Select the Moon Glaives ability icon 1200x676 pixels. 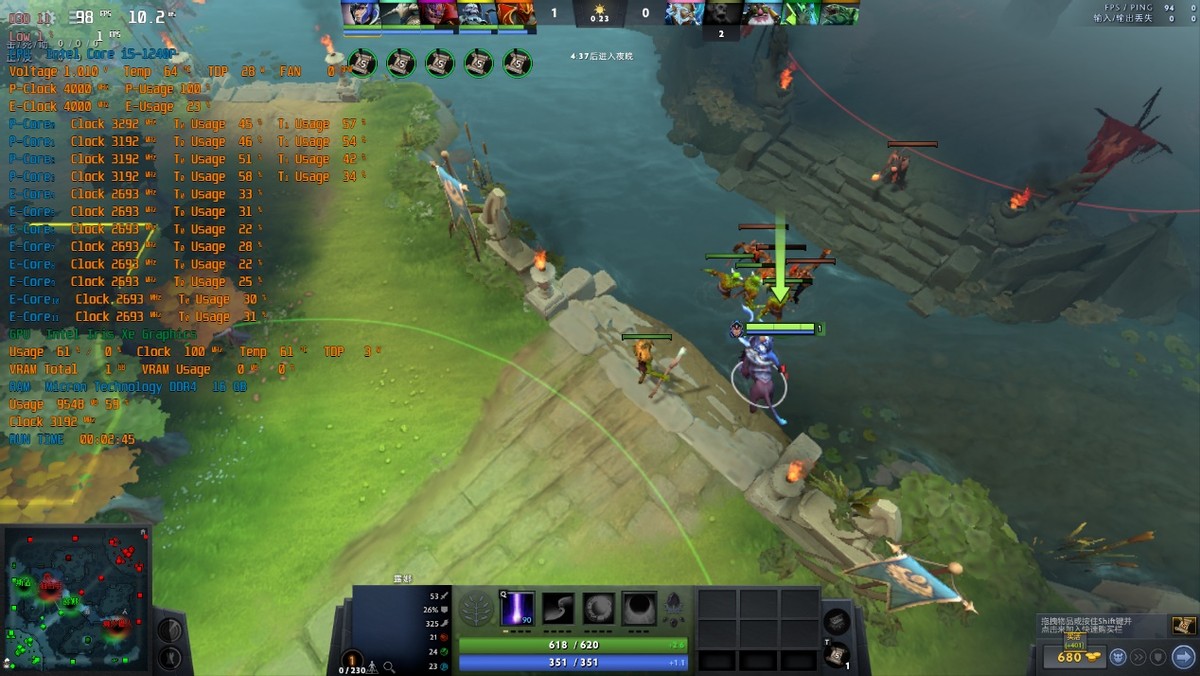tap(558, 608)
